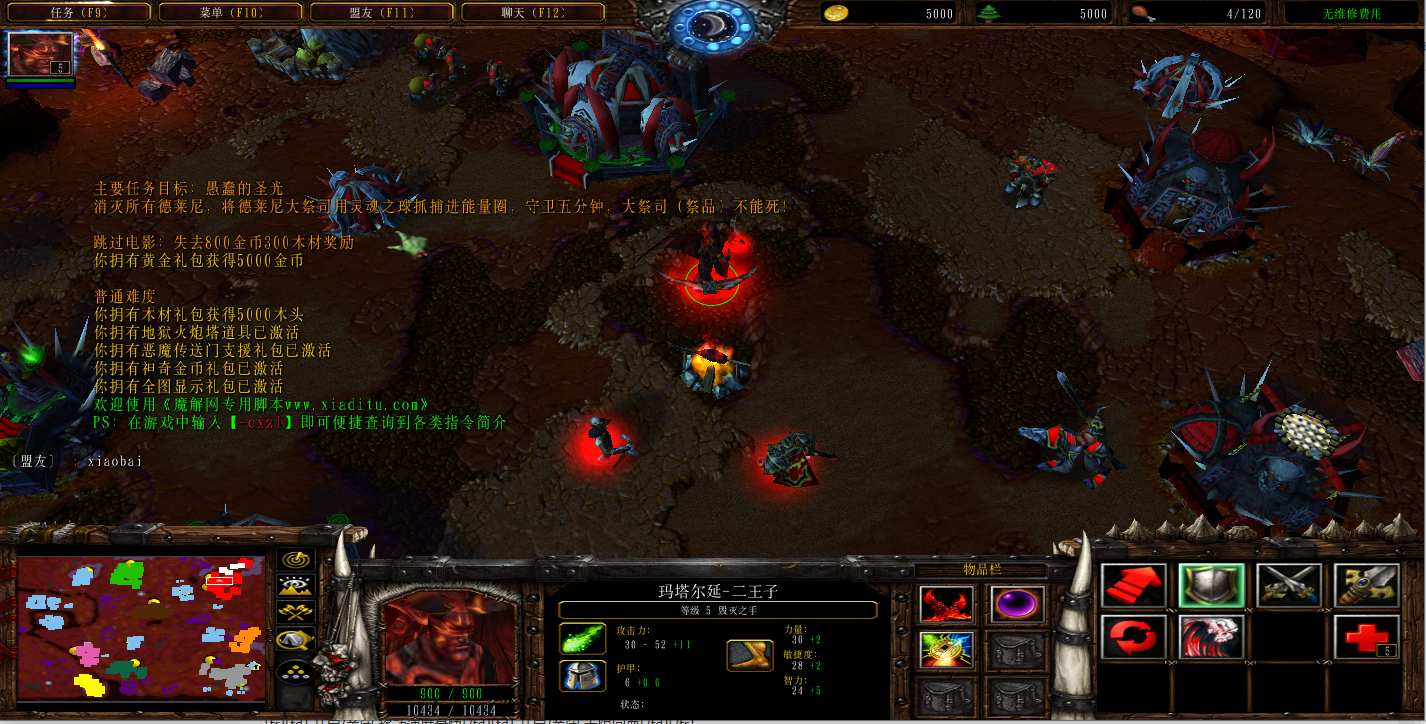1426x724 pixels.
Task: Toggle minimap terrain display eye button
Action: (x=295, y=586)
